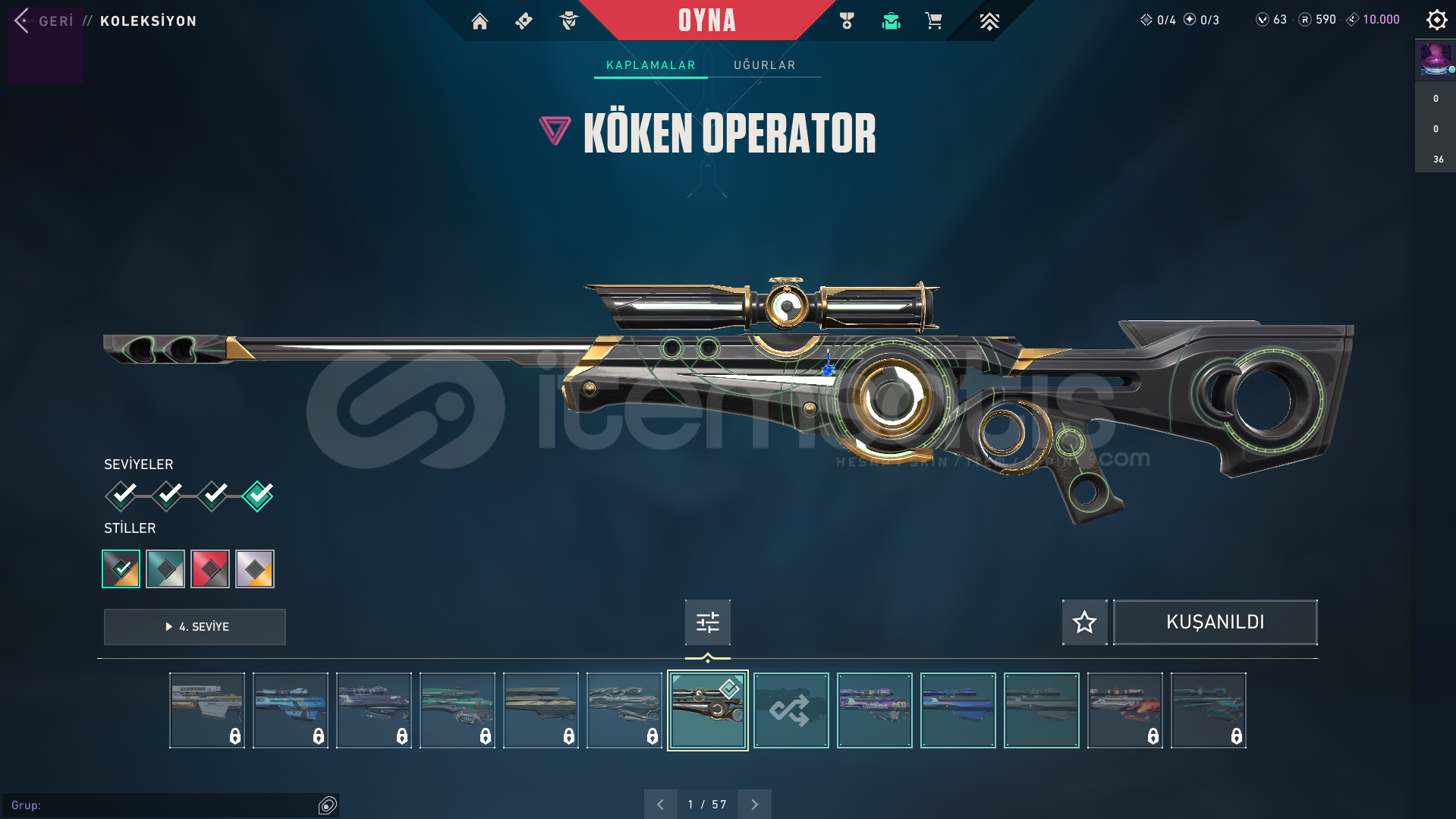Open the home screen icon
1456x819 pixels.
[480, 21]
